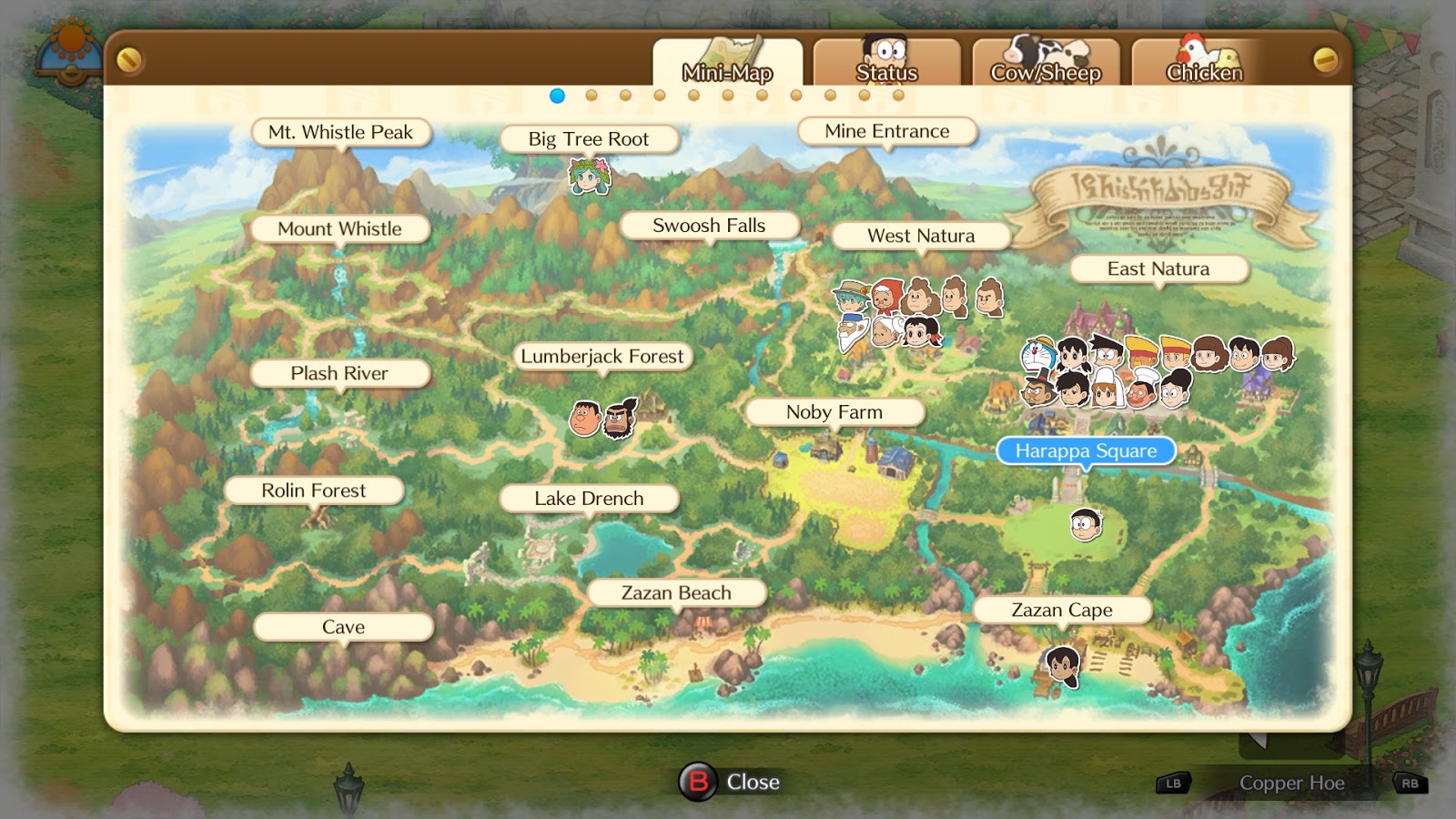Viewport: 1456px width, 819px height.
Task: Switch to the Status tab
Action: click(x=885, y=73)
